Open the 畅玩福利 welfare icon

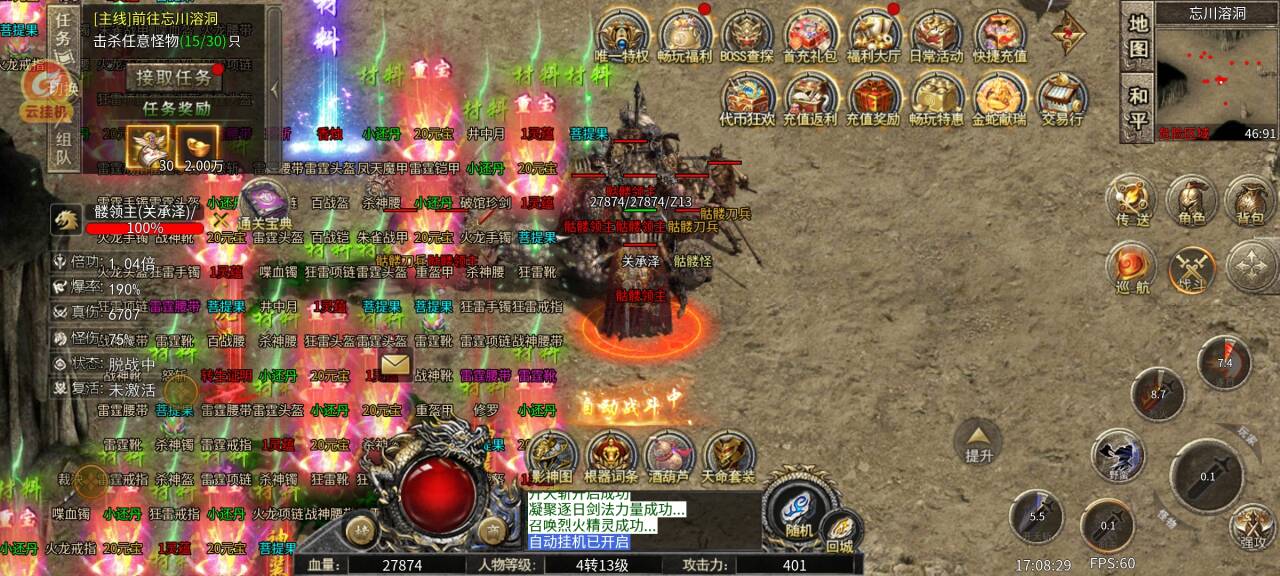[x=685, y=35]
